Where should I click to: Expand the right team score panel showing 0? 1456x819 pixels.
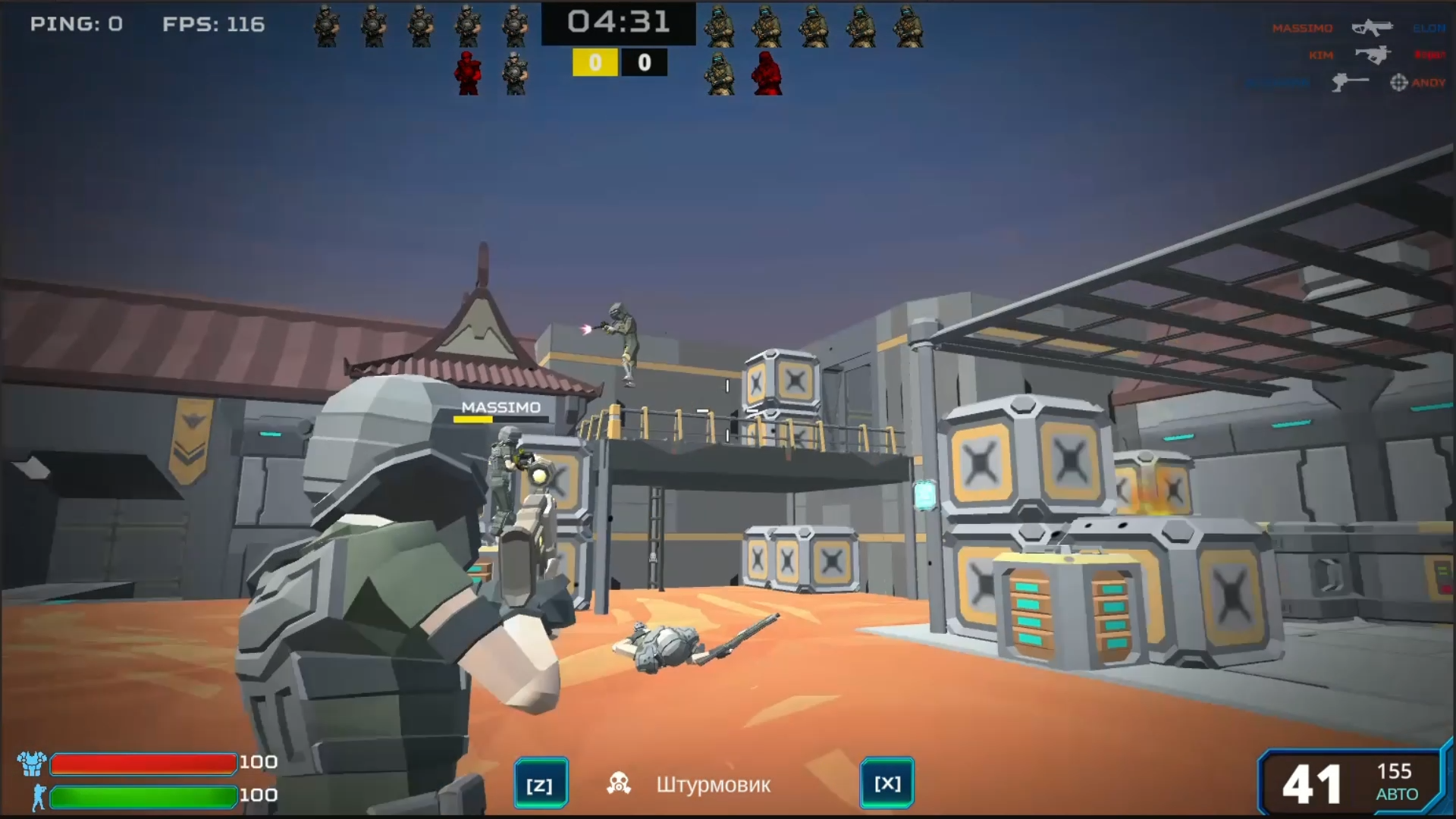tap(644, 62)
